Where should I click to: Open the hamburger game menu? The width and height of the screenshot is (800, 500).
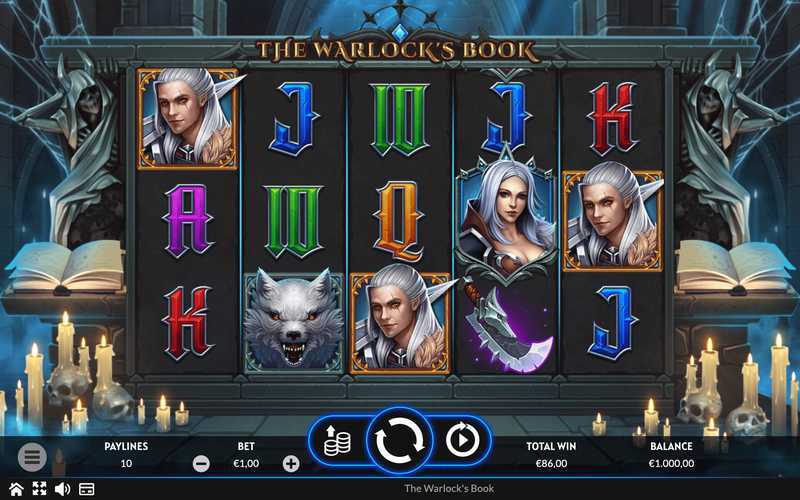[x=32, y=458]
